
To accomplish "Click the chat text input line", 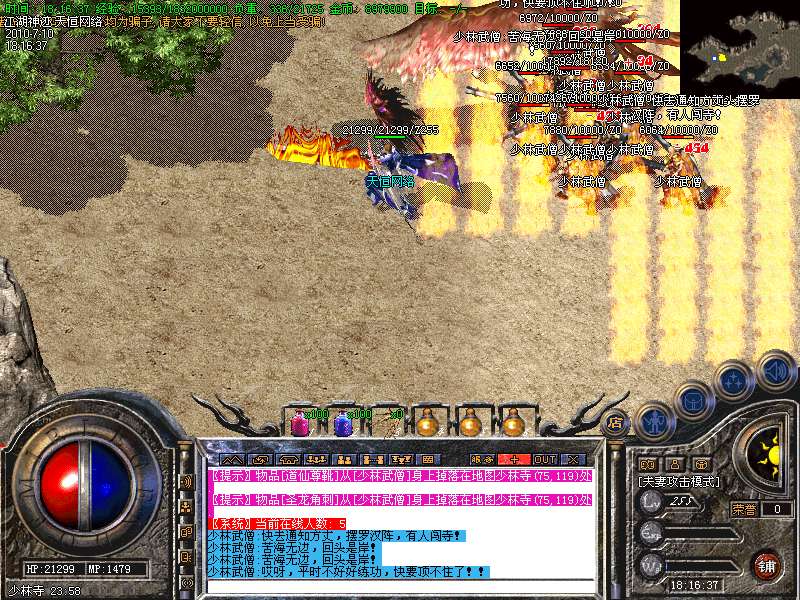I will pos(400,587).
